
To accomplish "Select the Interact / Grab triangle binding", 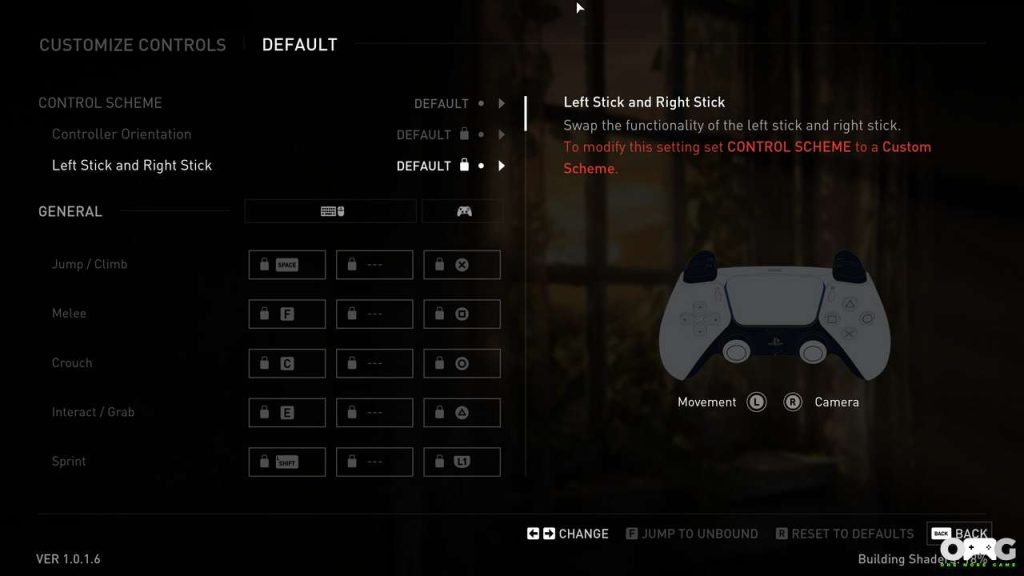I will [x=462, y=412].
